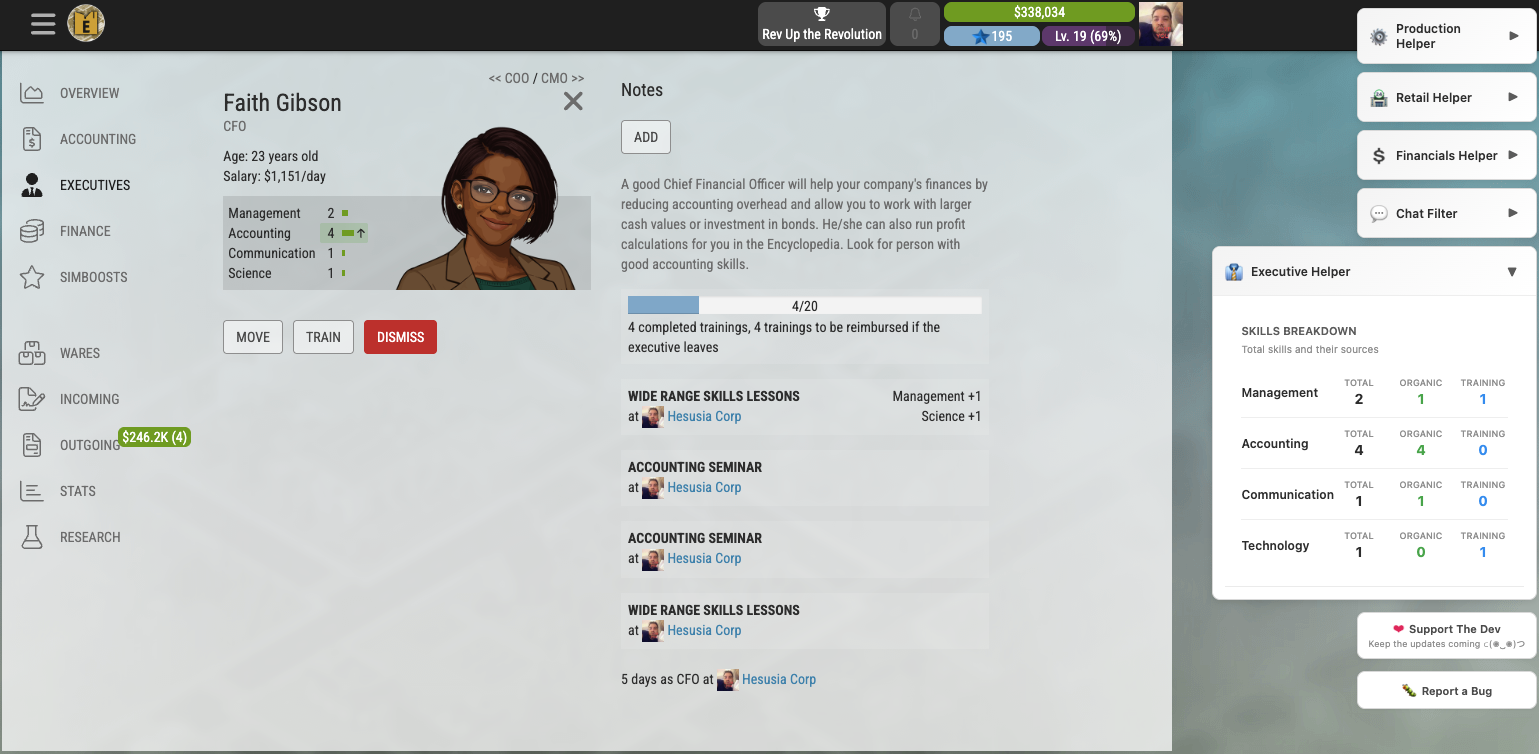
Task: Open the Accounting section from the sidebar
Action: 96,139
